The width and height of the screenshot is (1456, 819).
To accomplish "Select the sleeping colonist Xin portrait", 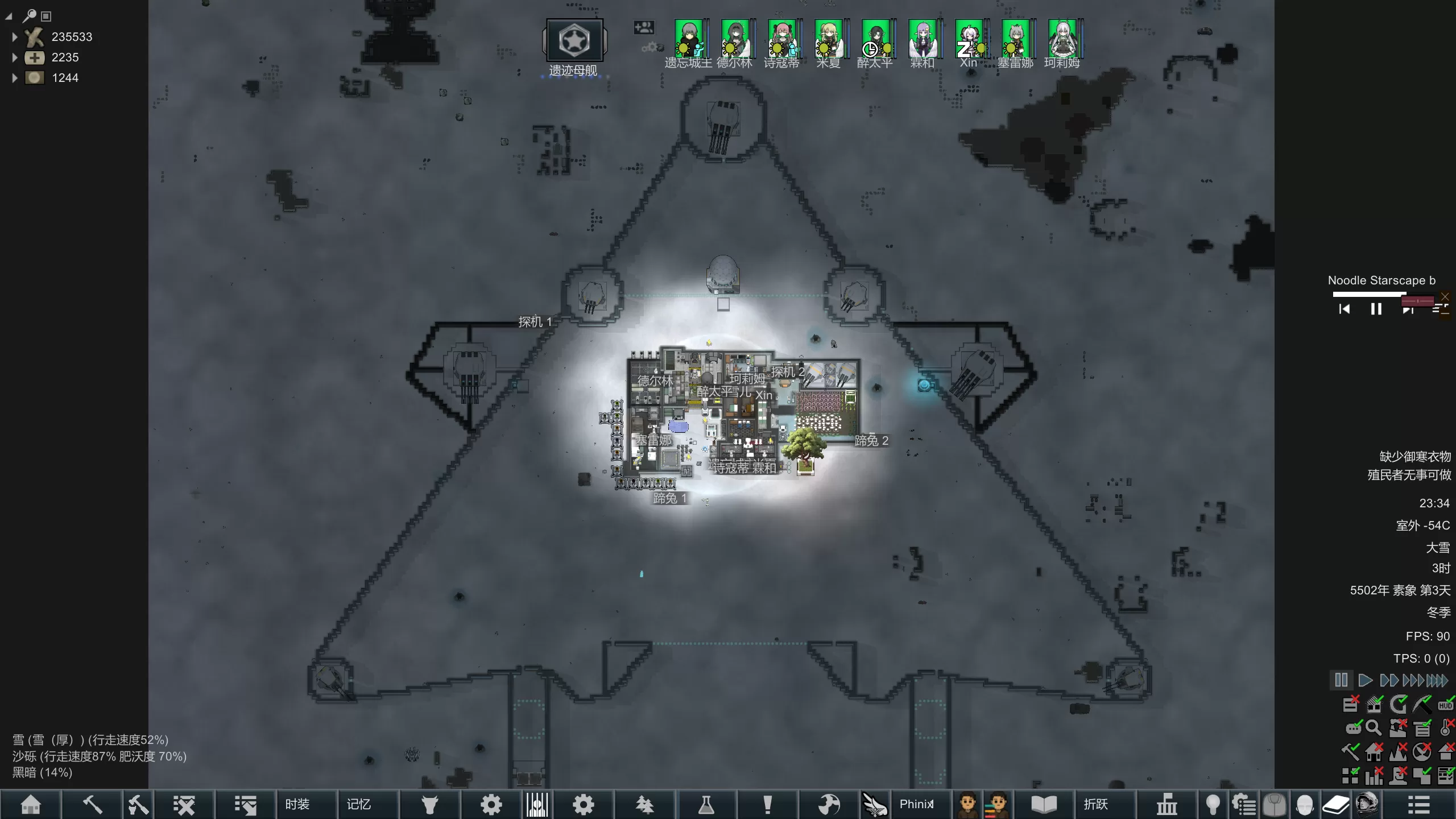I will [969, 39].
